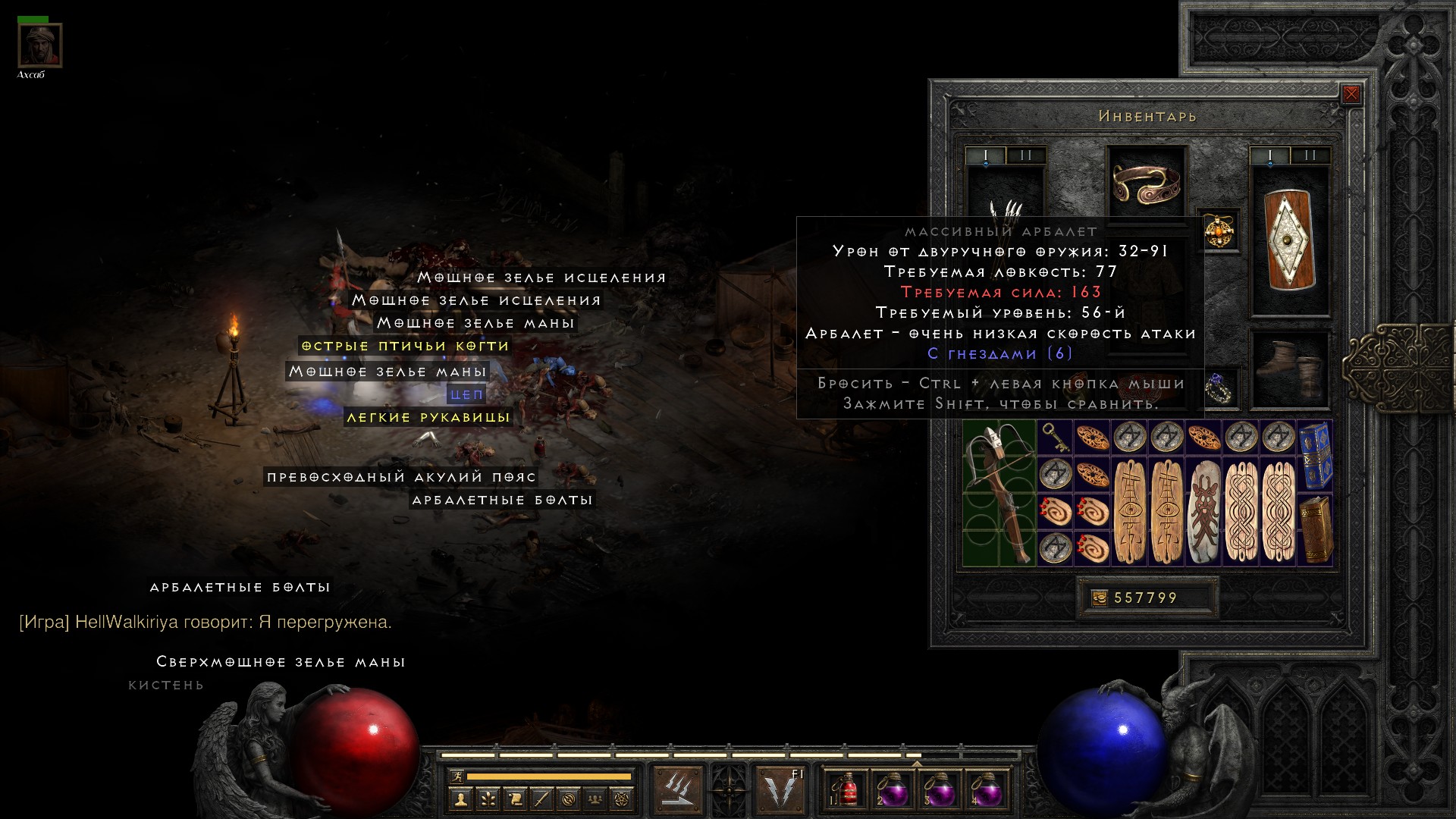
Task: Toggle the run/walk button
Action: (x=457, y=777)
